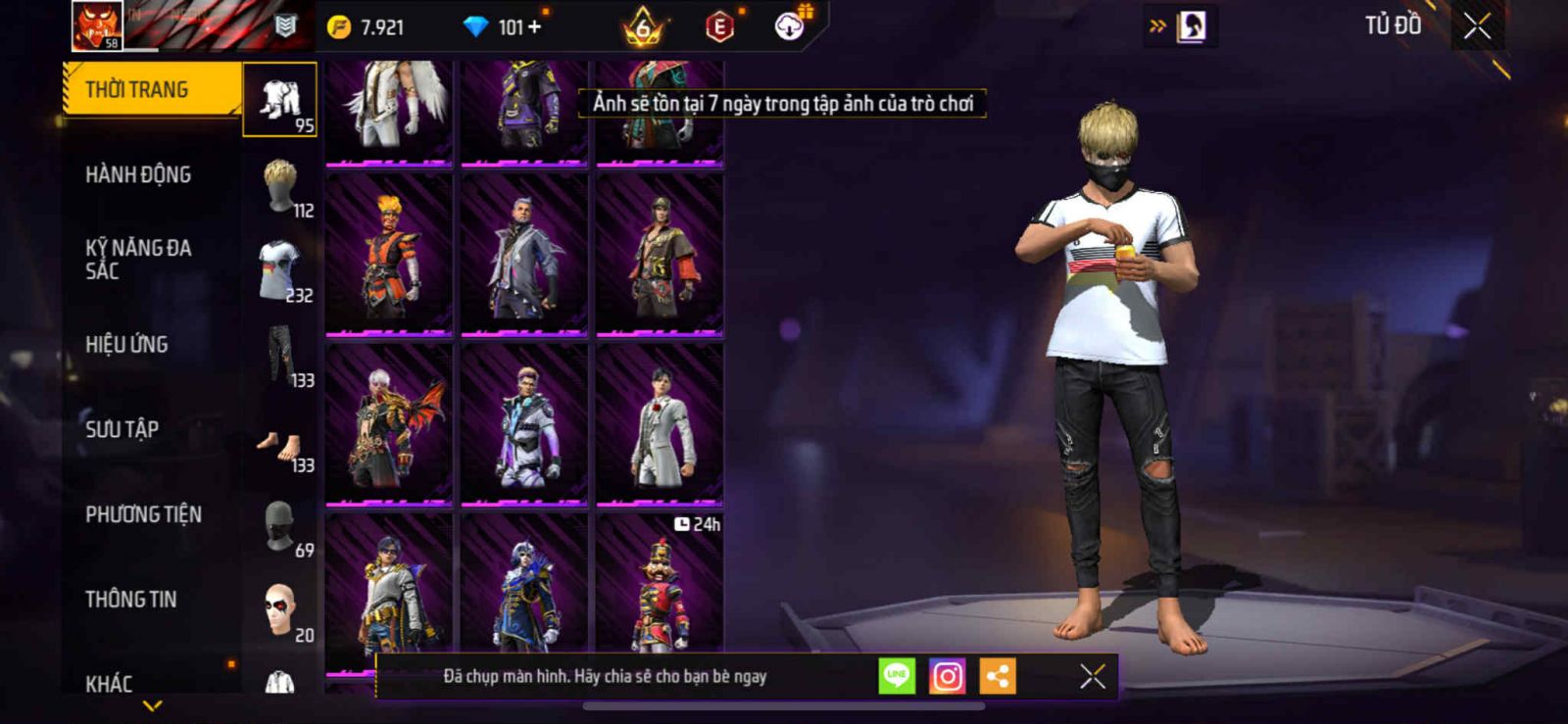Dismiss the screenshot share bar
This screenshot has height=724, width=1568.
click(x=1092, y=676)
